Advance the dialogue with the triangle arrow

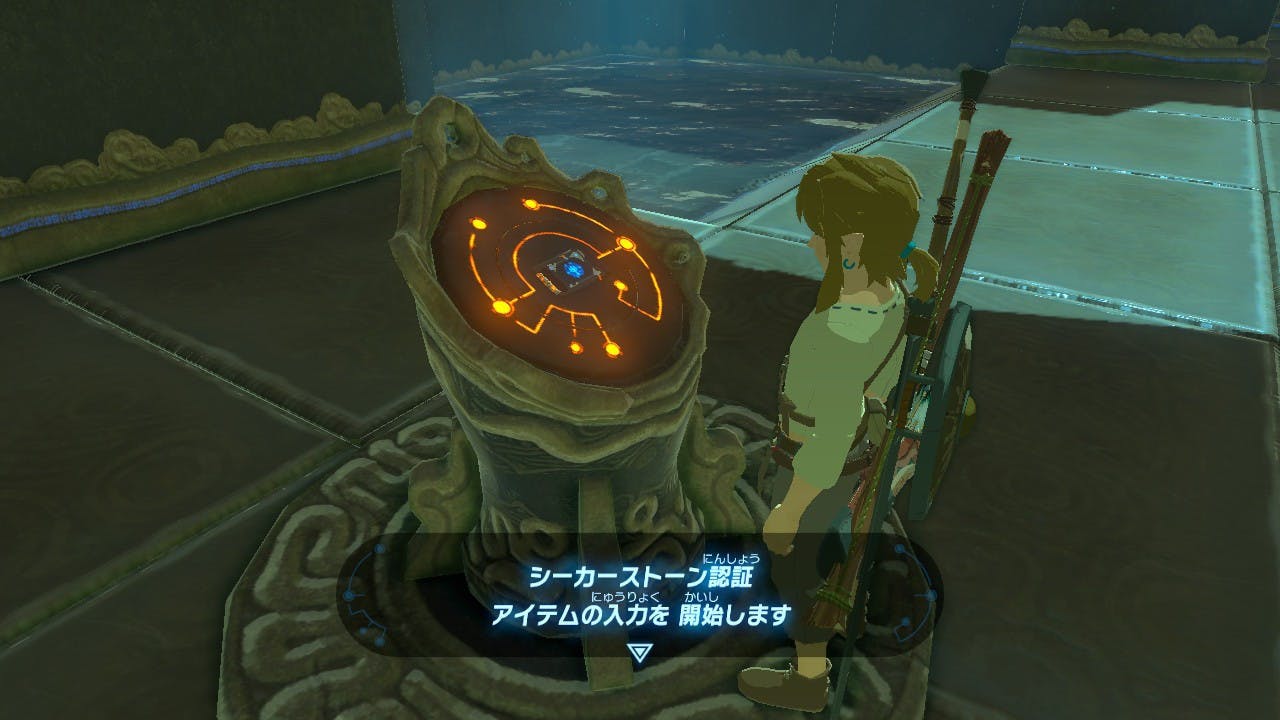(639, 651)
